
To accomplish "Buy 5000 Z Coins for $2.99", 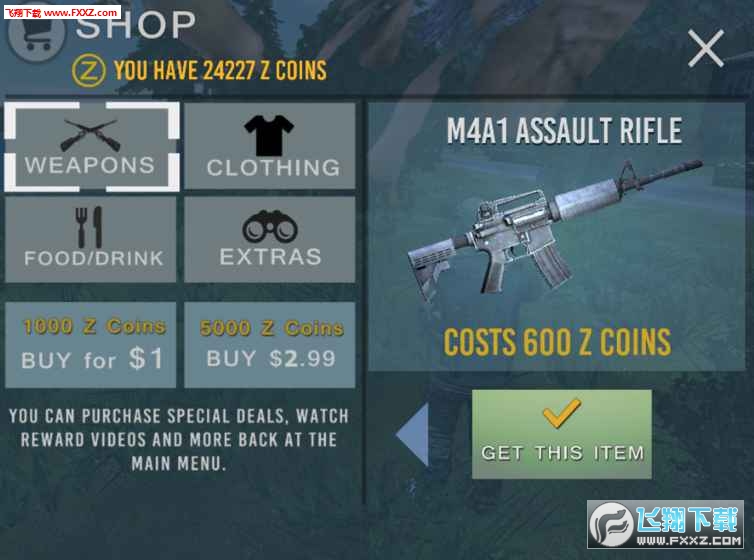I will click(x=270, y=344).
